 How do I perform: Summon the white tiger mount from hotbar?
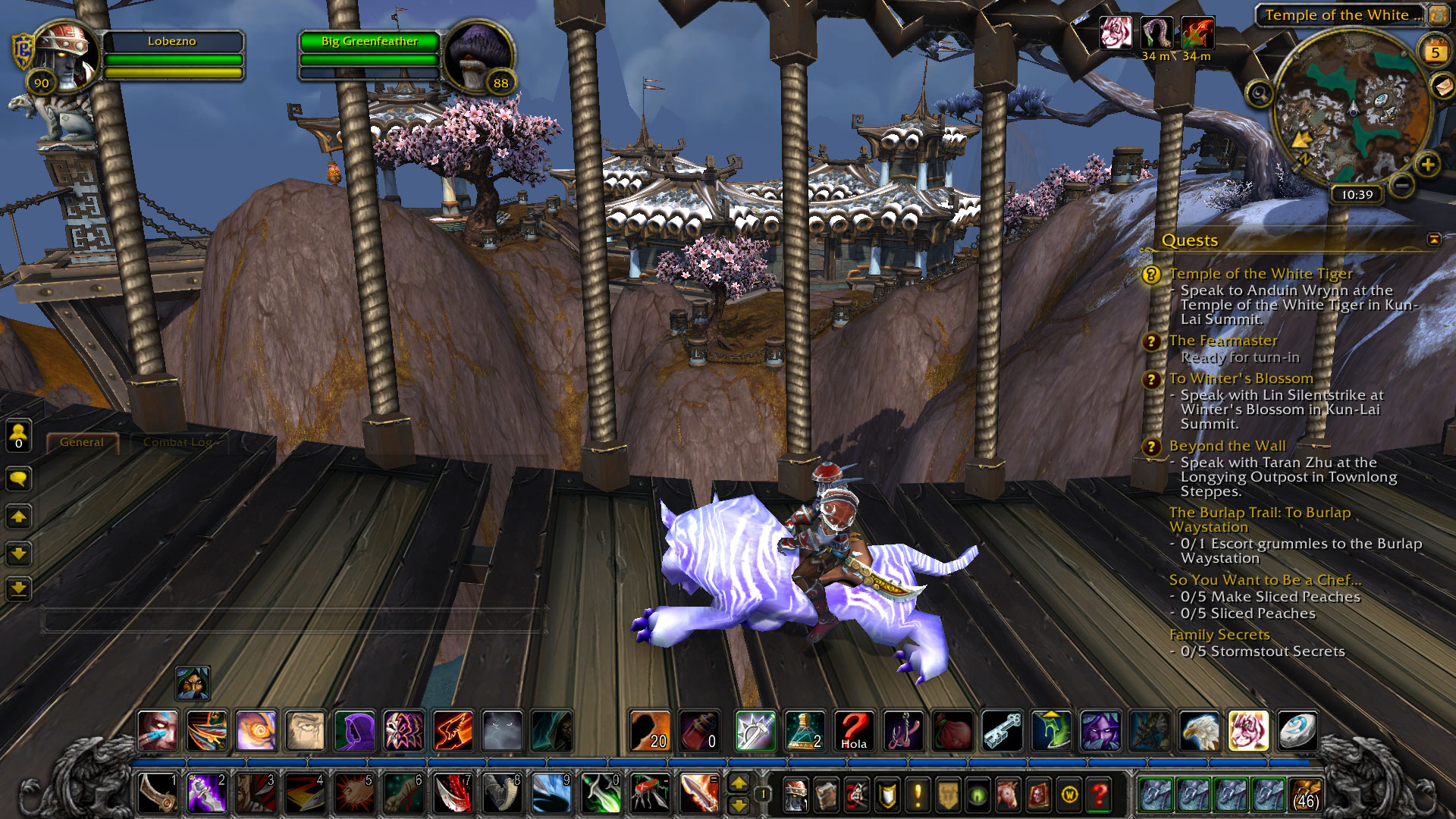pyautogui.click(x=1247, y=731)
